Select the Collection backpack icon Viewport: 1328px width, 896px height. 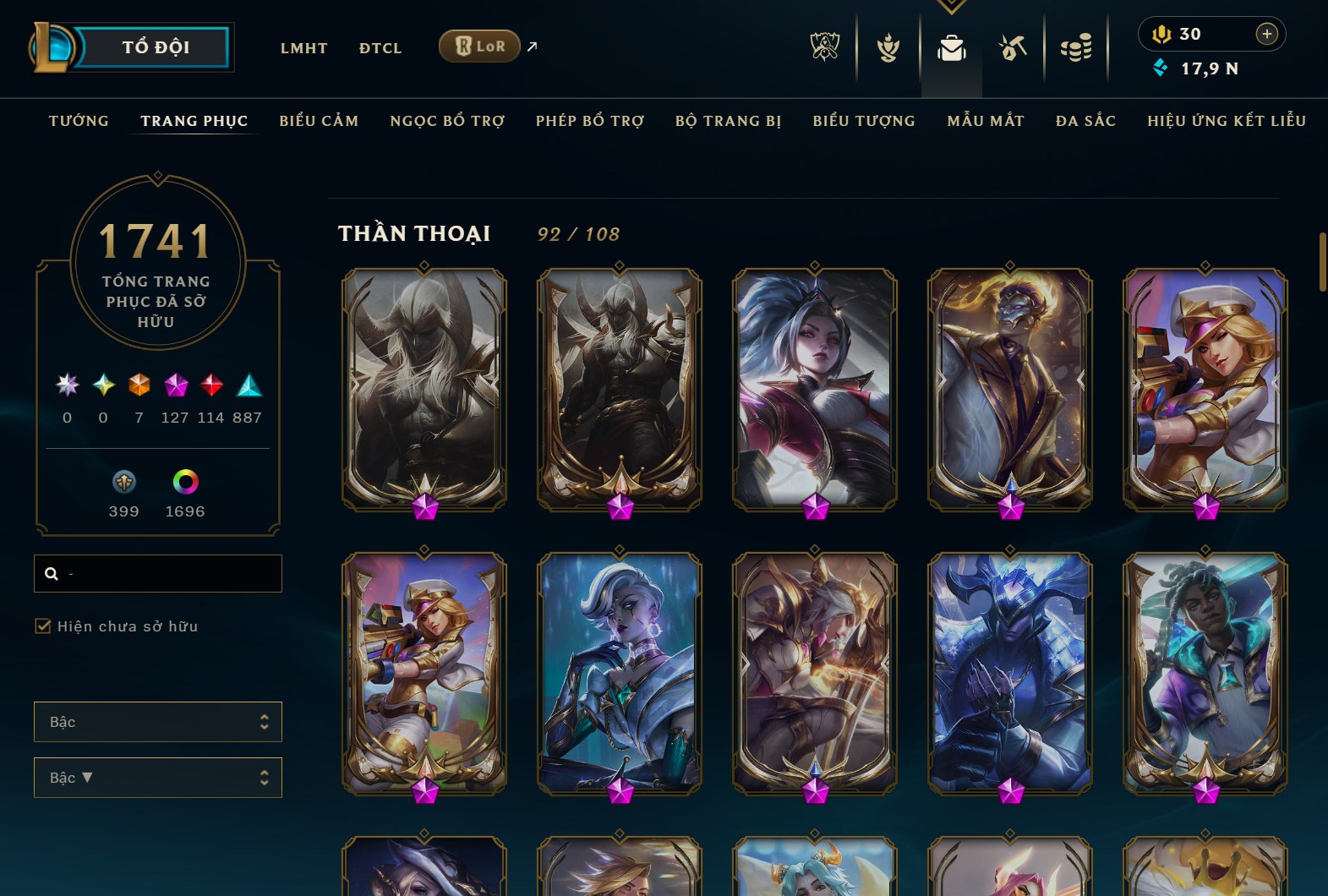coord(951,48)
